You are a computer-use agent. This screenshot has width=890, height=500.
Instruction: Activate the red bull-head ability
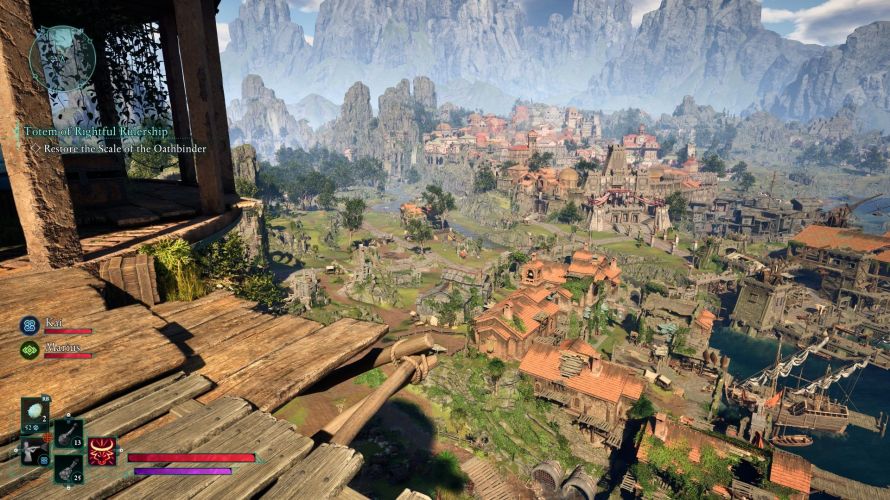coord(102,451)
